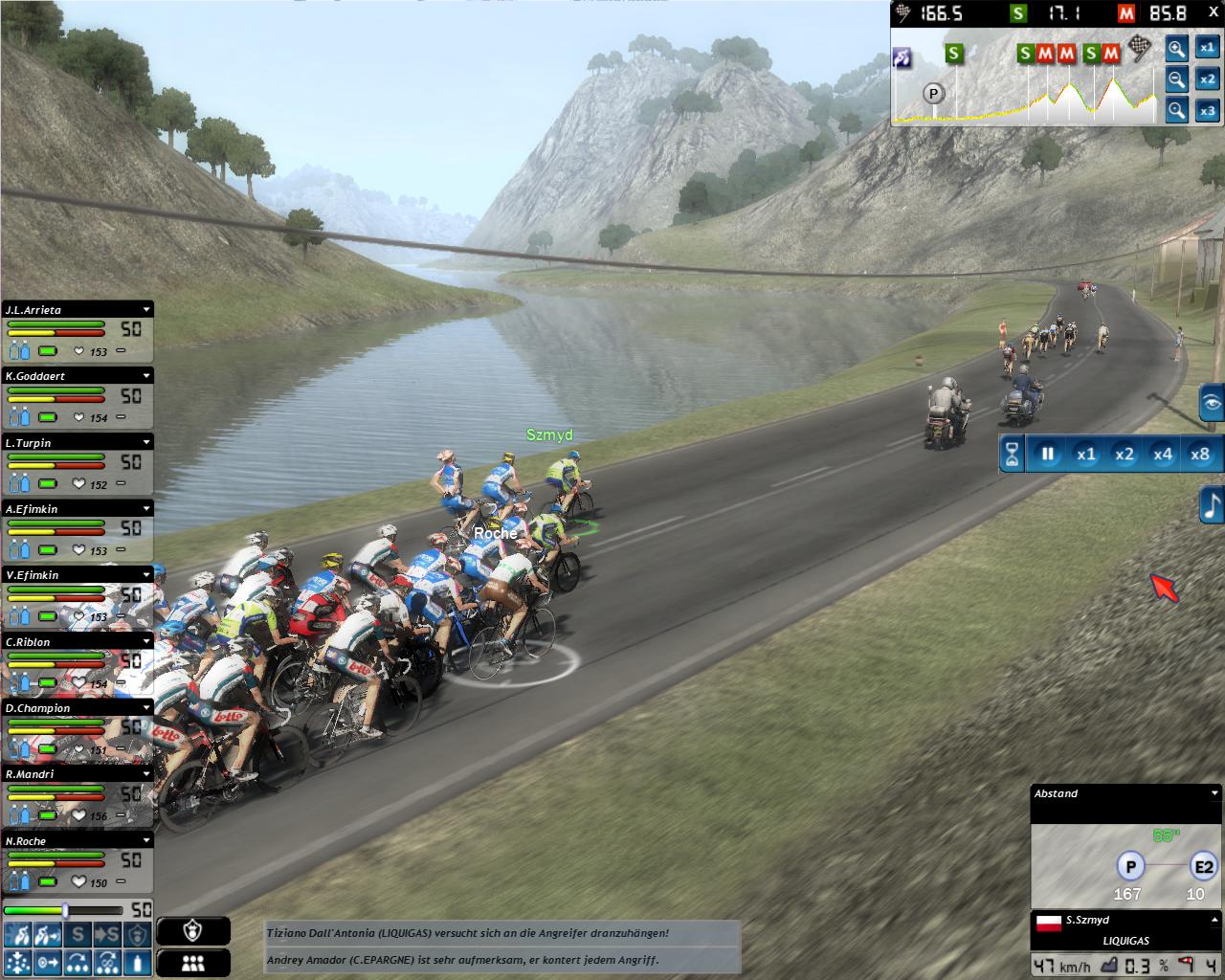Open the Abstand panel dropdown
The width and height of the screenshot is (1225, 980).
[x=1214, y=793]
